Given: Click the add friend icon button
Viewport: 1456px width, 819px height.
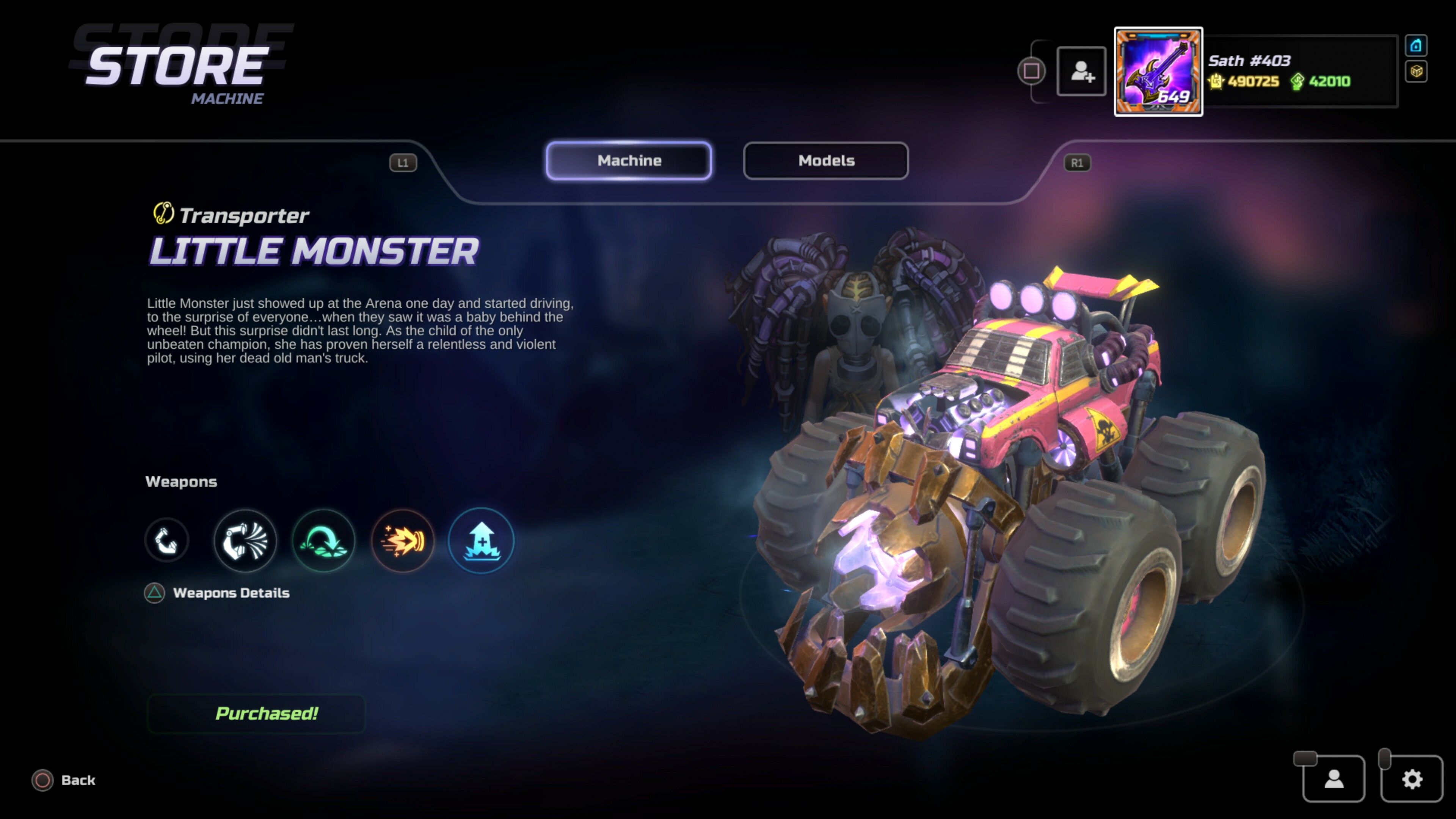Looking at the screenshot, I should tap(1081, 72).
